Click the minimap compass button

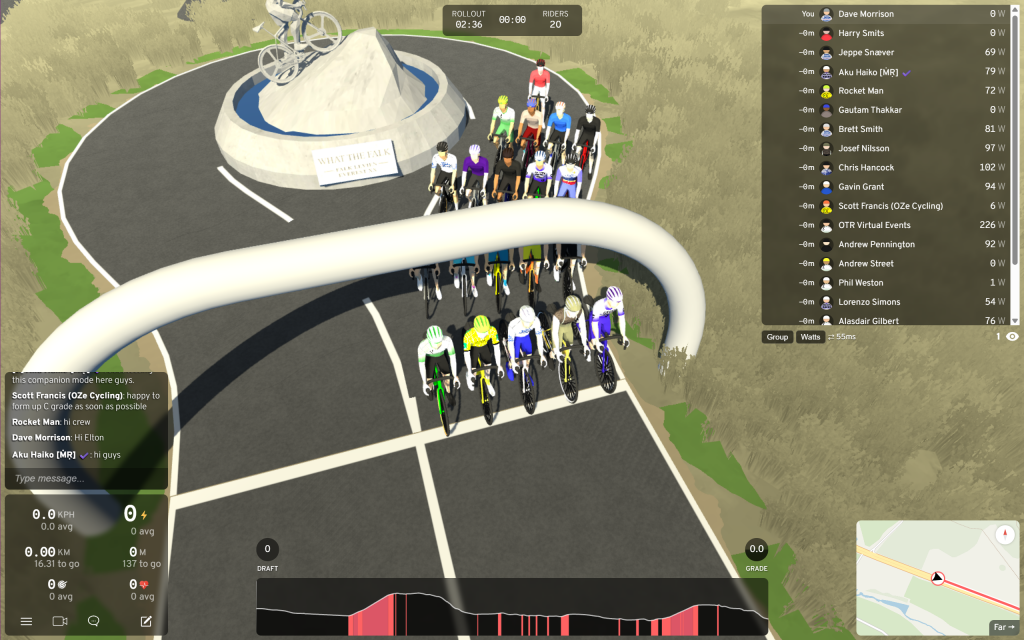[1005, 534]
